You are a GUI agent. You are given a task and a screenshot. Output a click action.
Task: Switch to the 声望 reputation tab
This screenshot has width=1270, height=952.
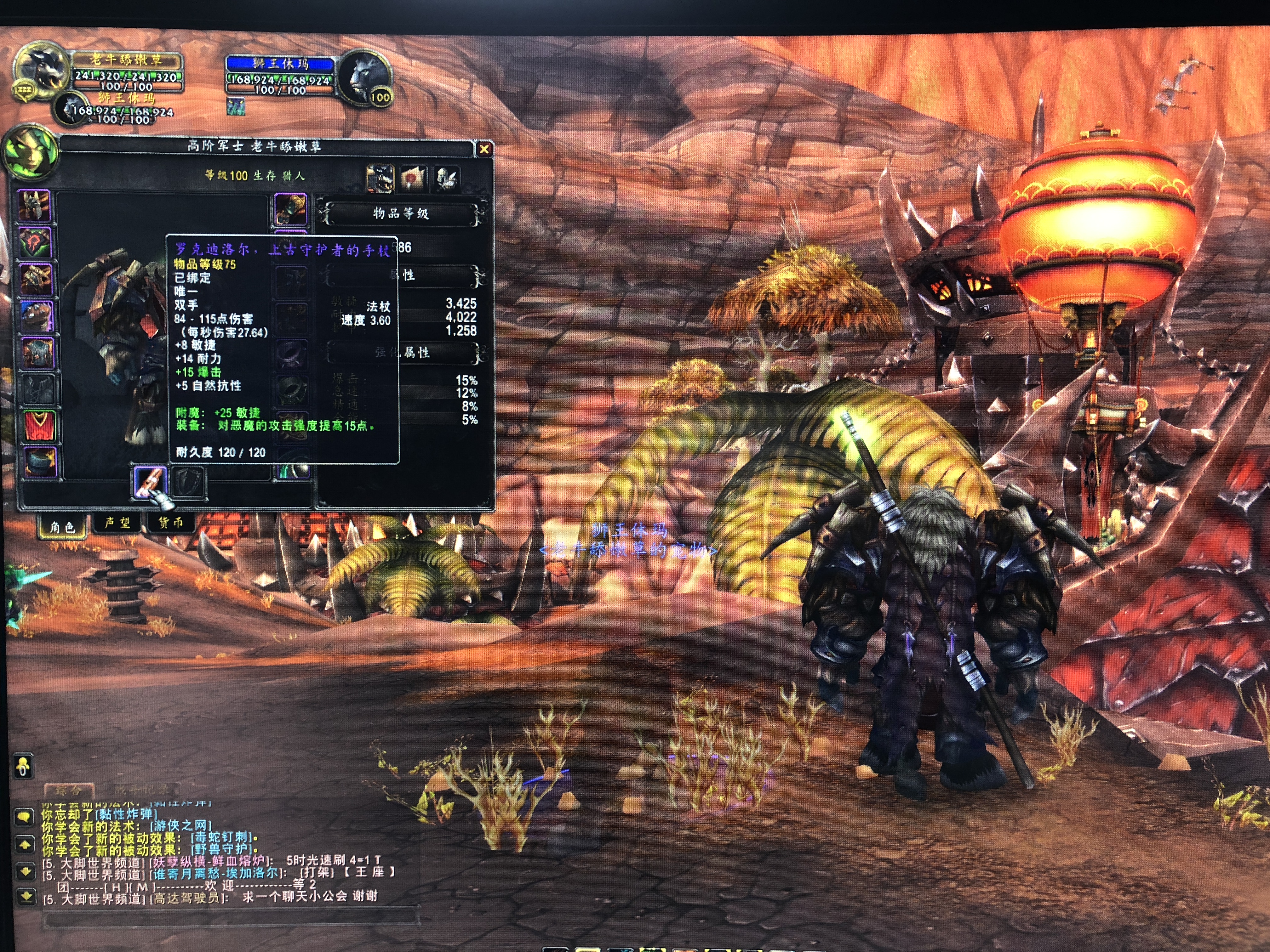[x=118, y=523]
